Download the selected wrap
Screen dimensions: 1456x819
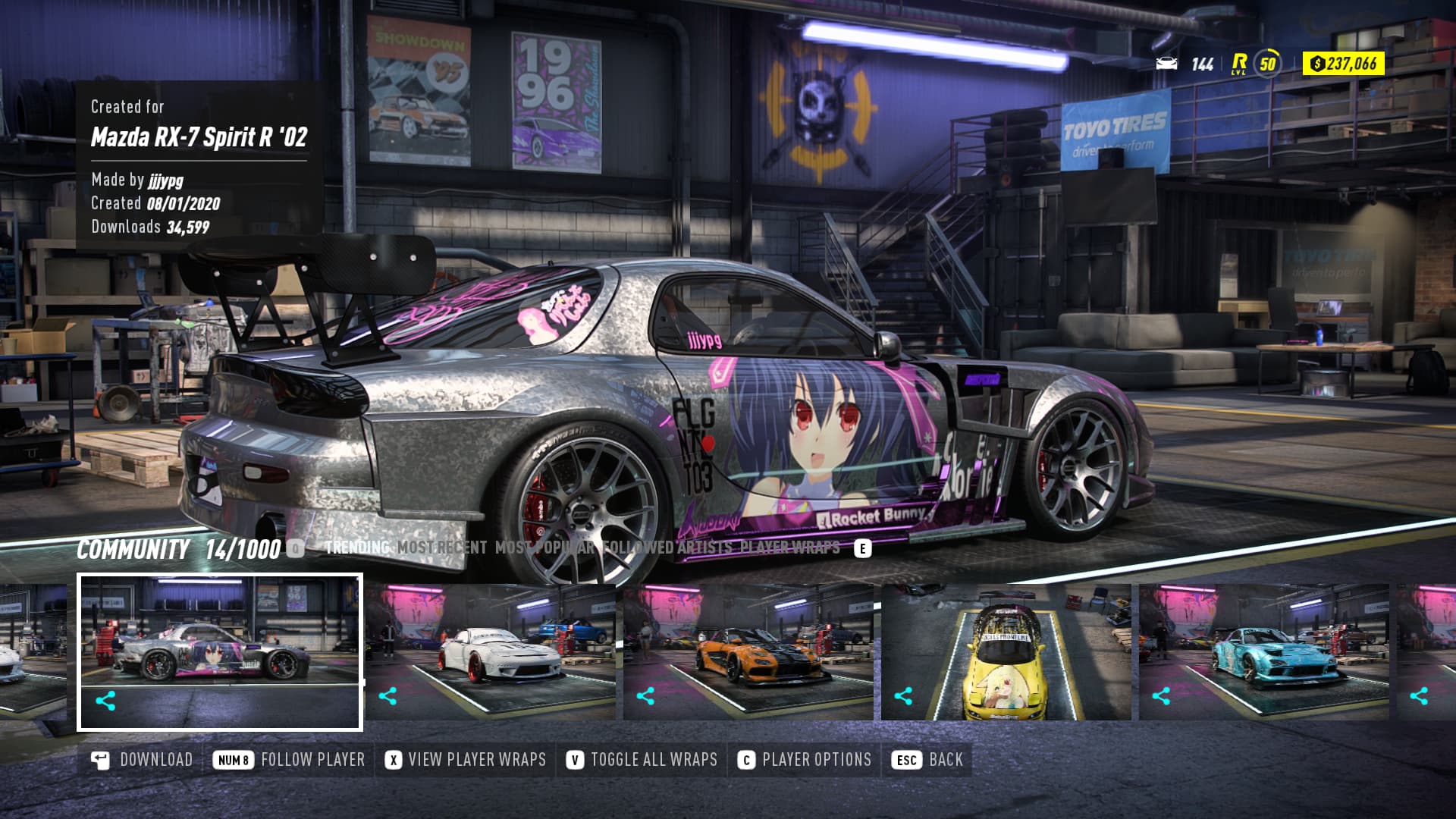pyautogui.click(x=143, y=760)
